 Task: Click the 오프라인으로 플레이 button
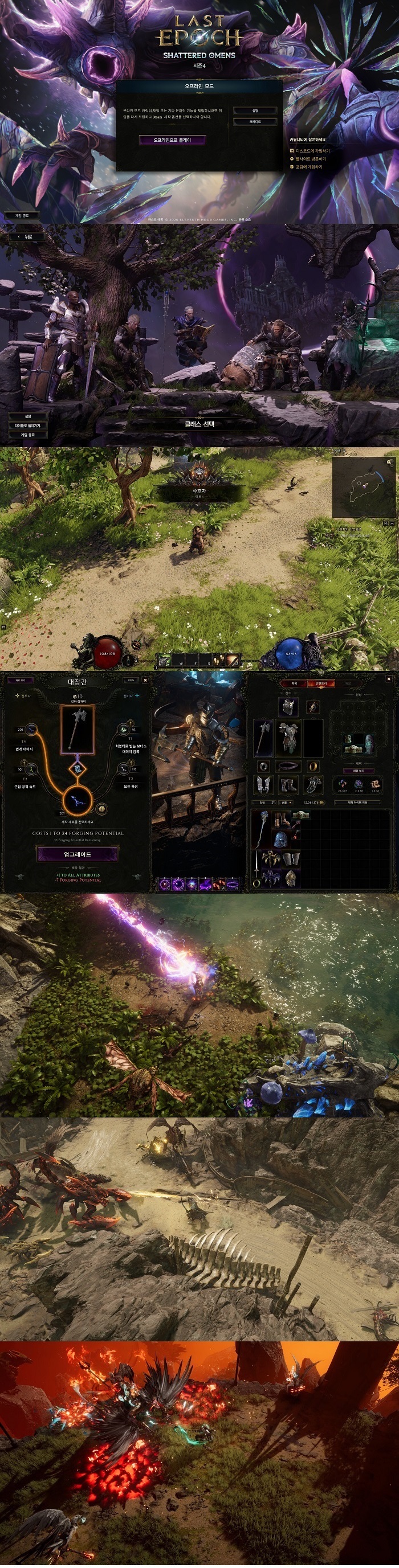tap(172, 140)
